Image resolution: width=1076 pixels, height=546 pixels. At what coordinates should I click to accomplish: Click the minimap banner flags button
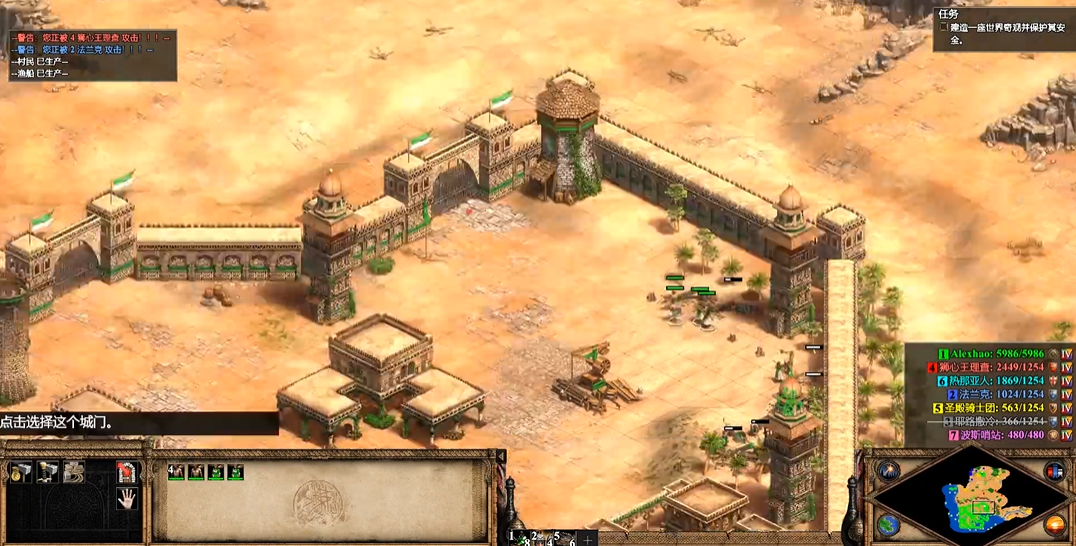1053,470
